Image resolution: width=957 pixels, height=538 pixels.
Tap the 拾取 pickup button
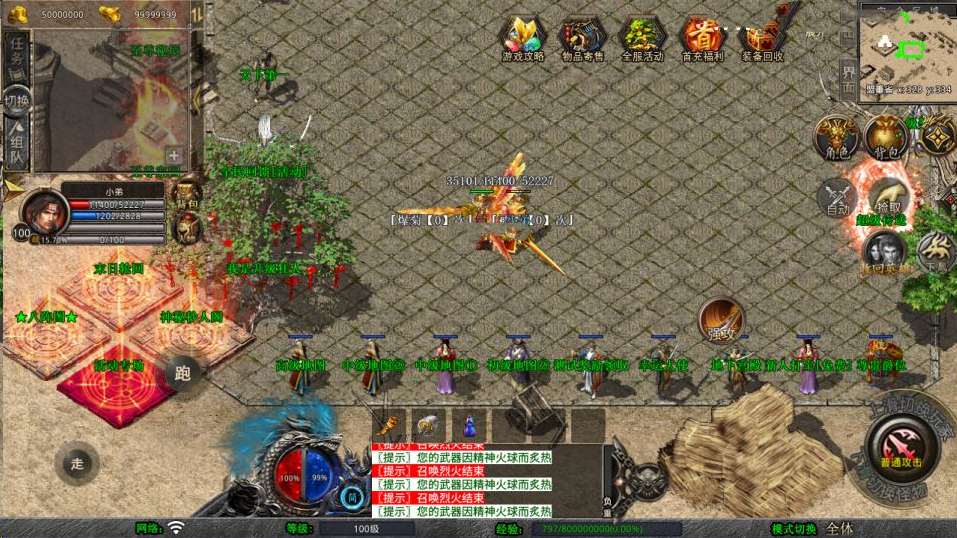coord(886,195)
